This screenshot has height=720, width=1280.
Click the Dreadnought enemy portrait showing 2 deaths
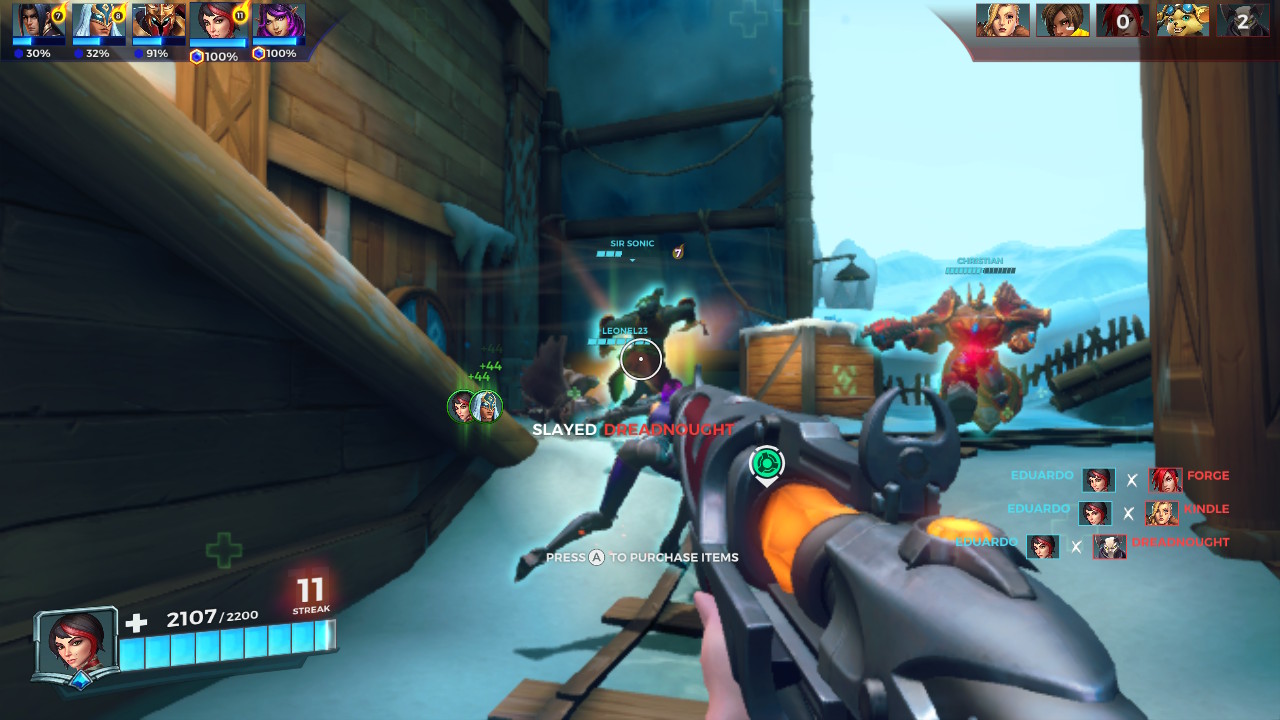click(1243, 20)
